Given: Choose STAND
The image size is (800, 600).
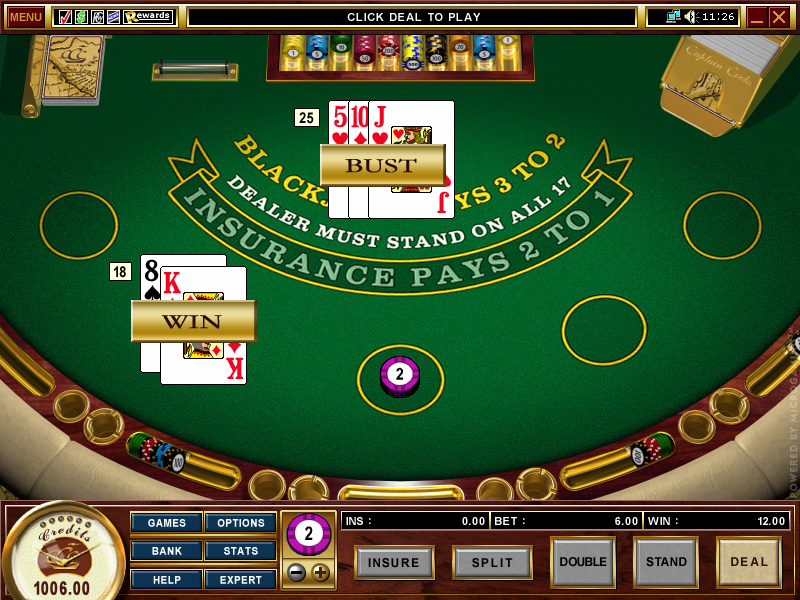Looking at the screenshot, I should click(666, 562).
